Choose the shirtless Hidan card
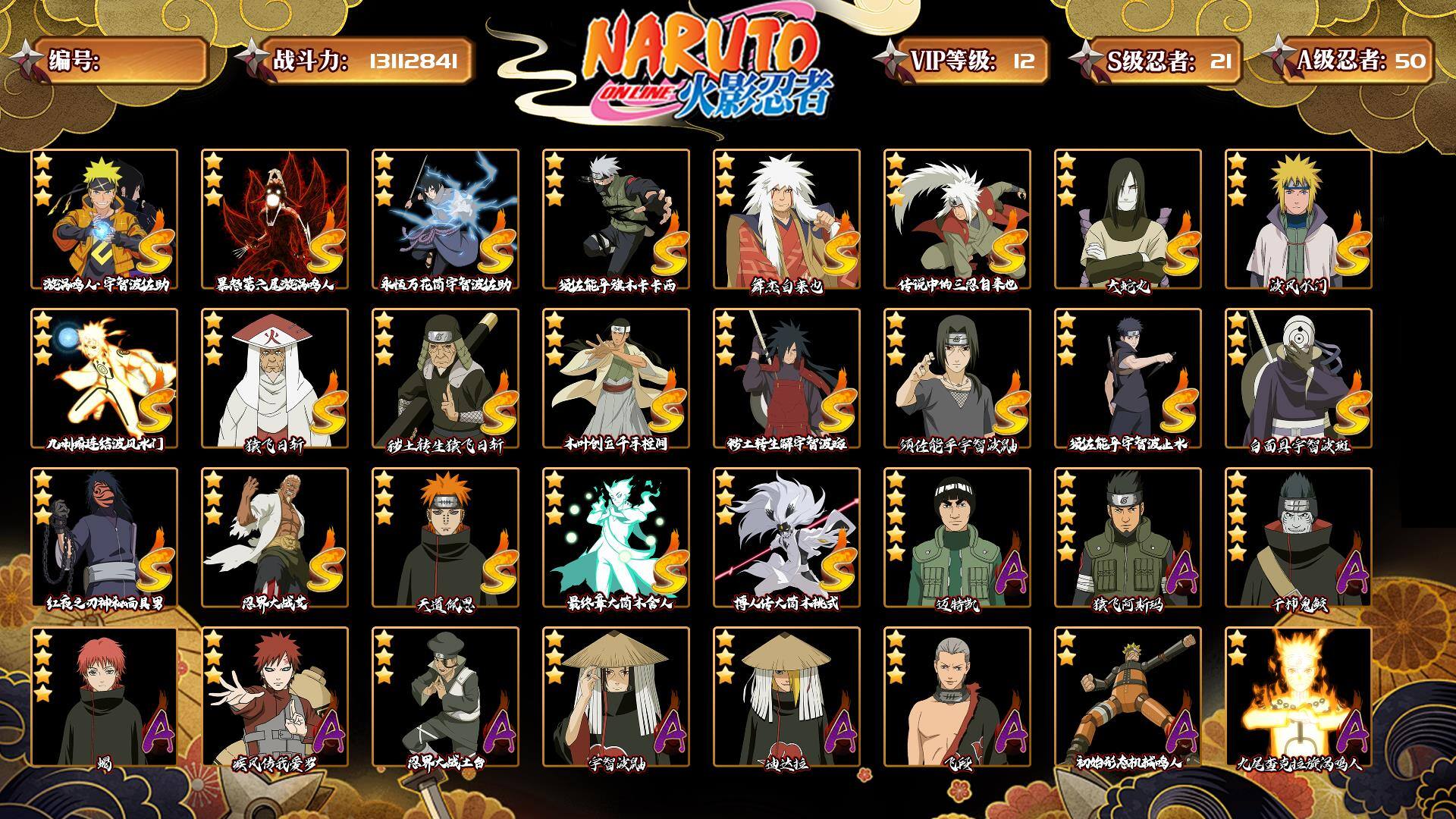 click(x=957, y=696)
